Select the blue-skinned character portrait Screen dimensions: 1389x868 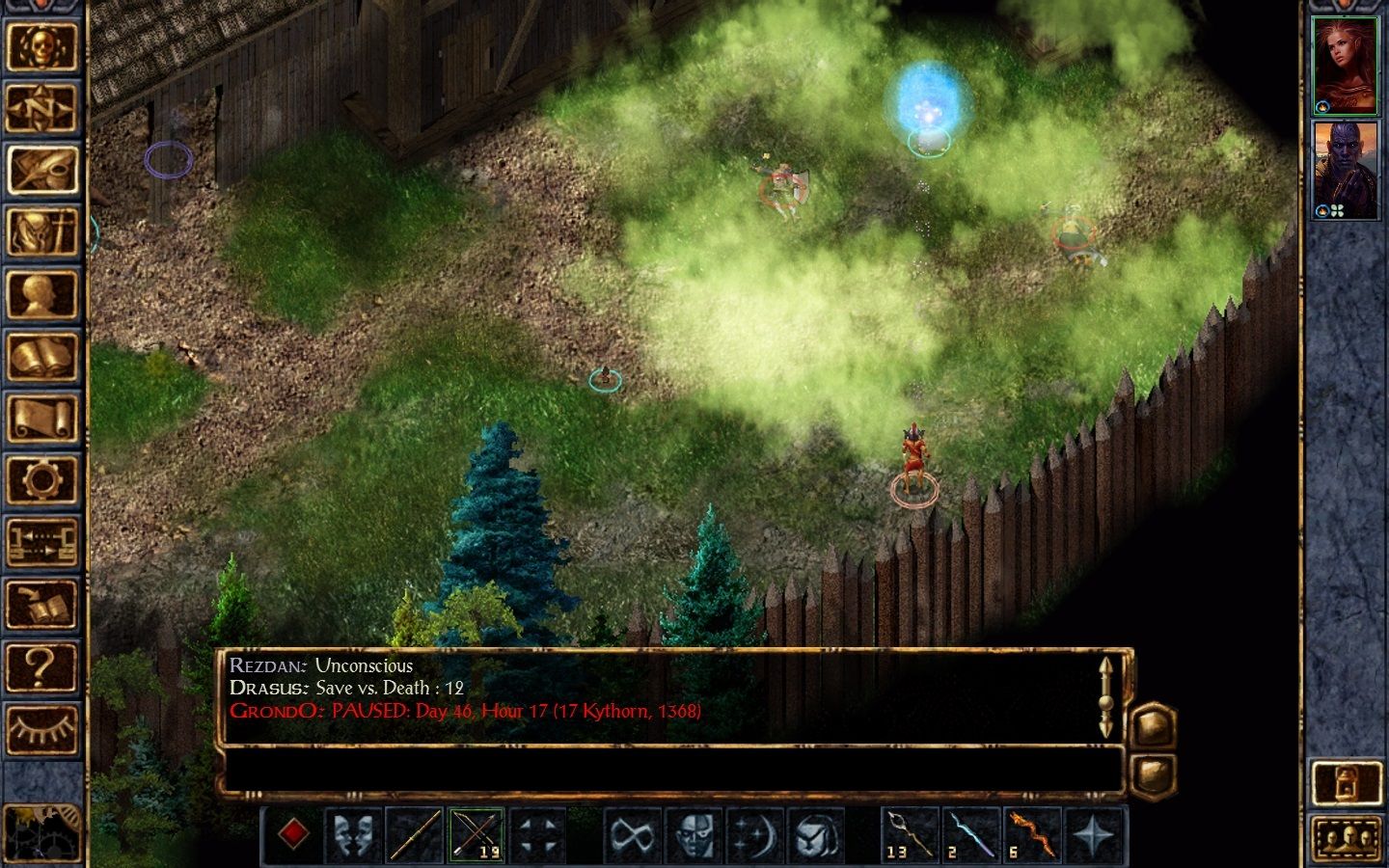point(1346,169)
